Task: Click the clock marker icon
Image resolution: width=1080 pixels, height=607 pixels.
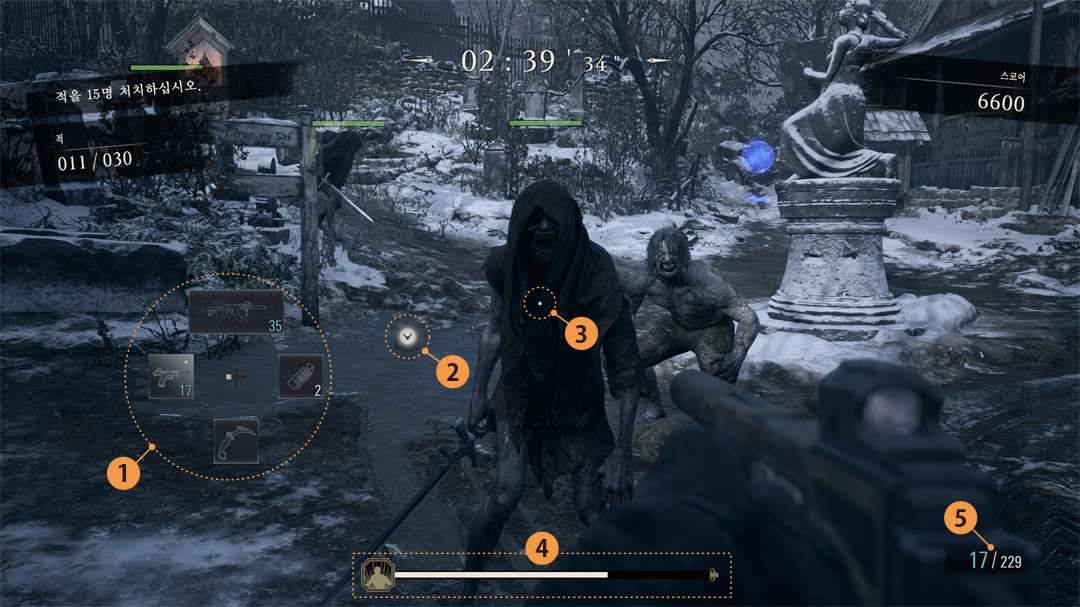Action: point(406,338)
